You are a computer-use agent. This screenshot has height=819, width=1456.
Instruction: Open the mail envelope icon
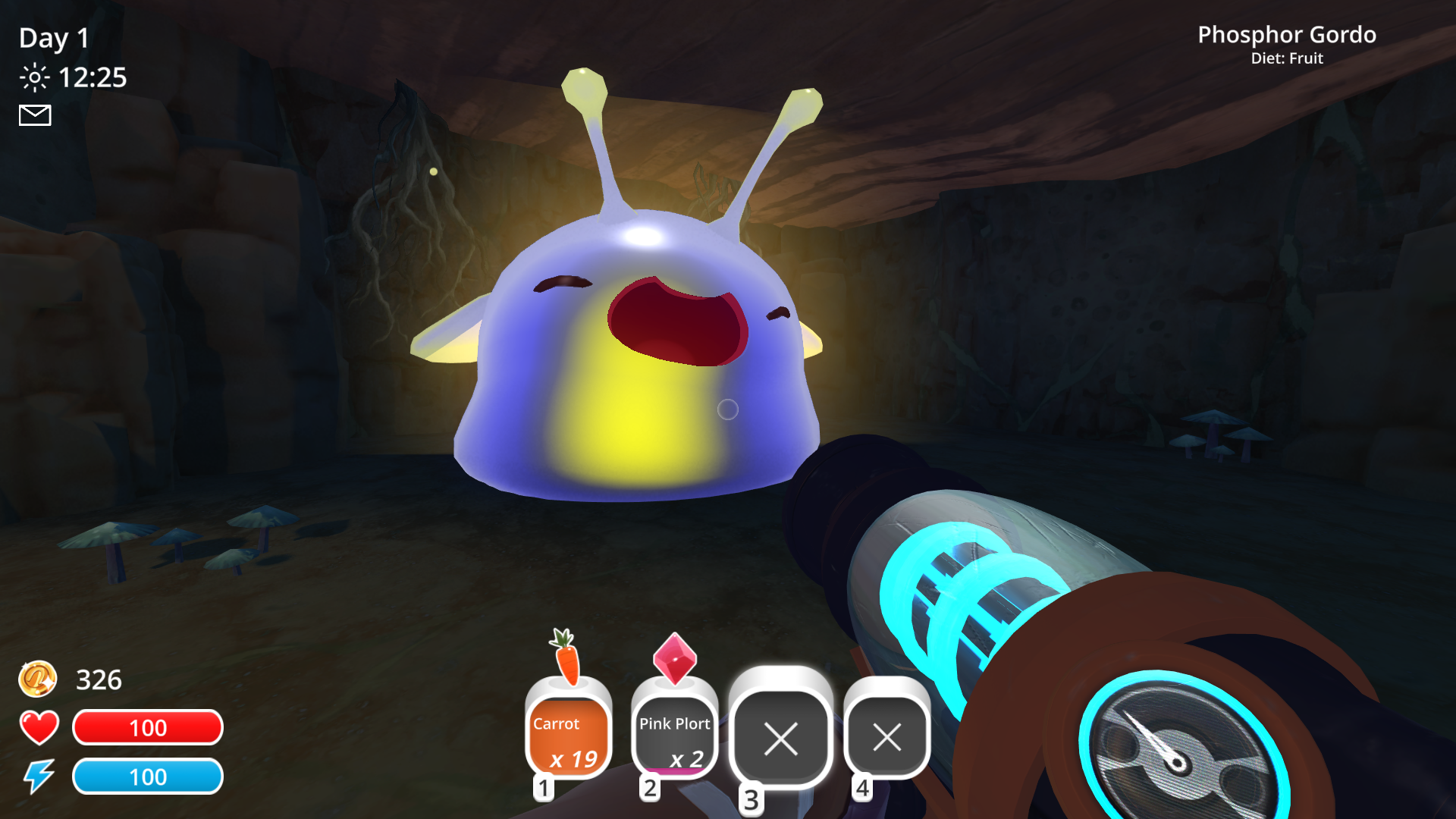[x=35, y=115]
